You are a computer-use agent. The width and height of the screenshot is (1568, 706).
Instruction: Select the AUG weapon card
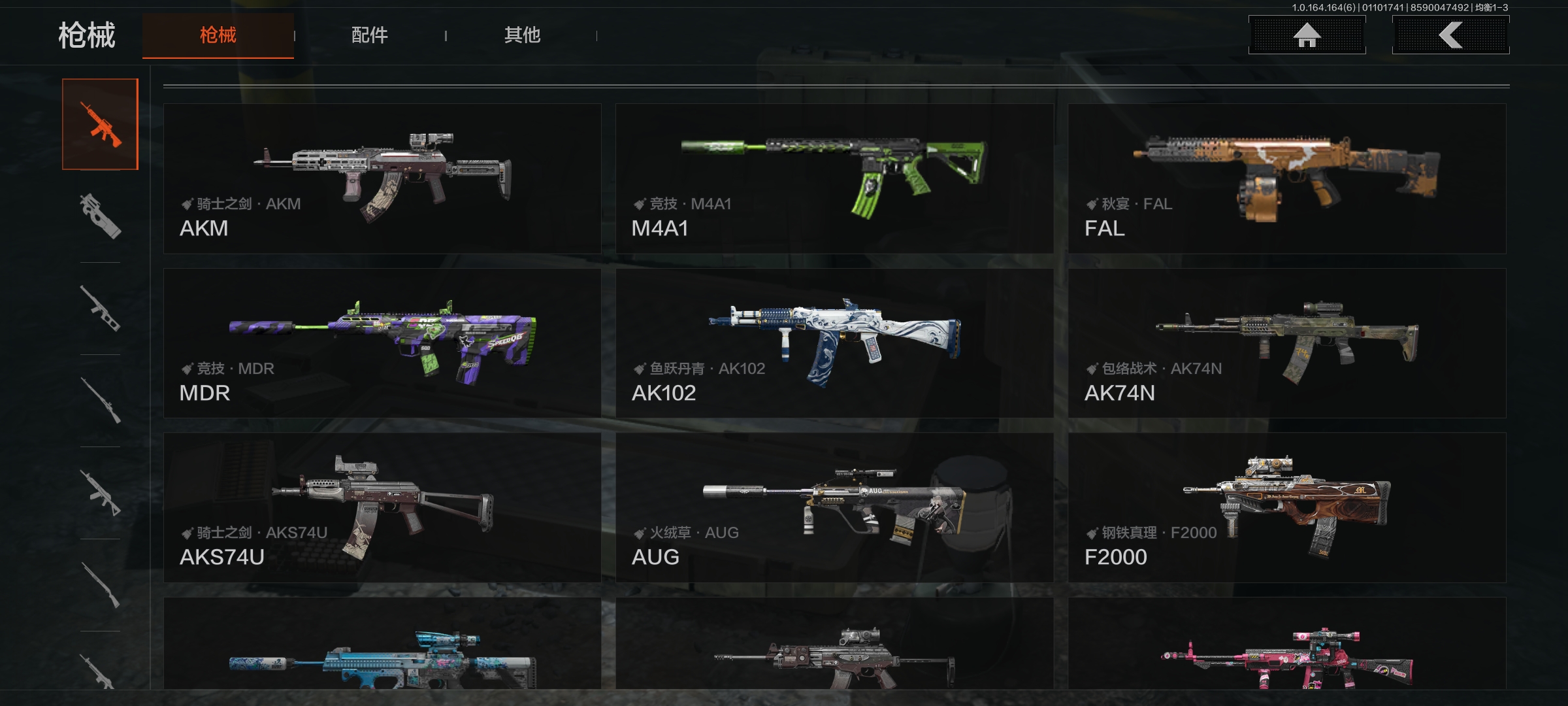click(x=834, y=507)
